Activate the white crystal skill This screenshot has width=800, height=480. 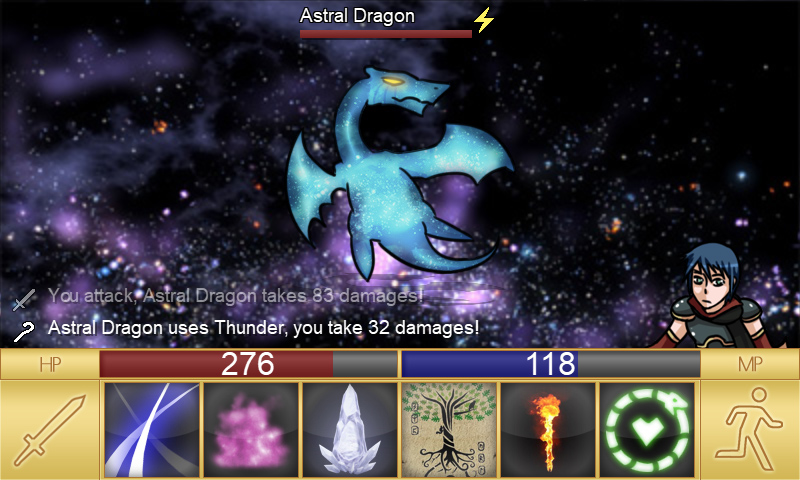[x=350, y=430]
